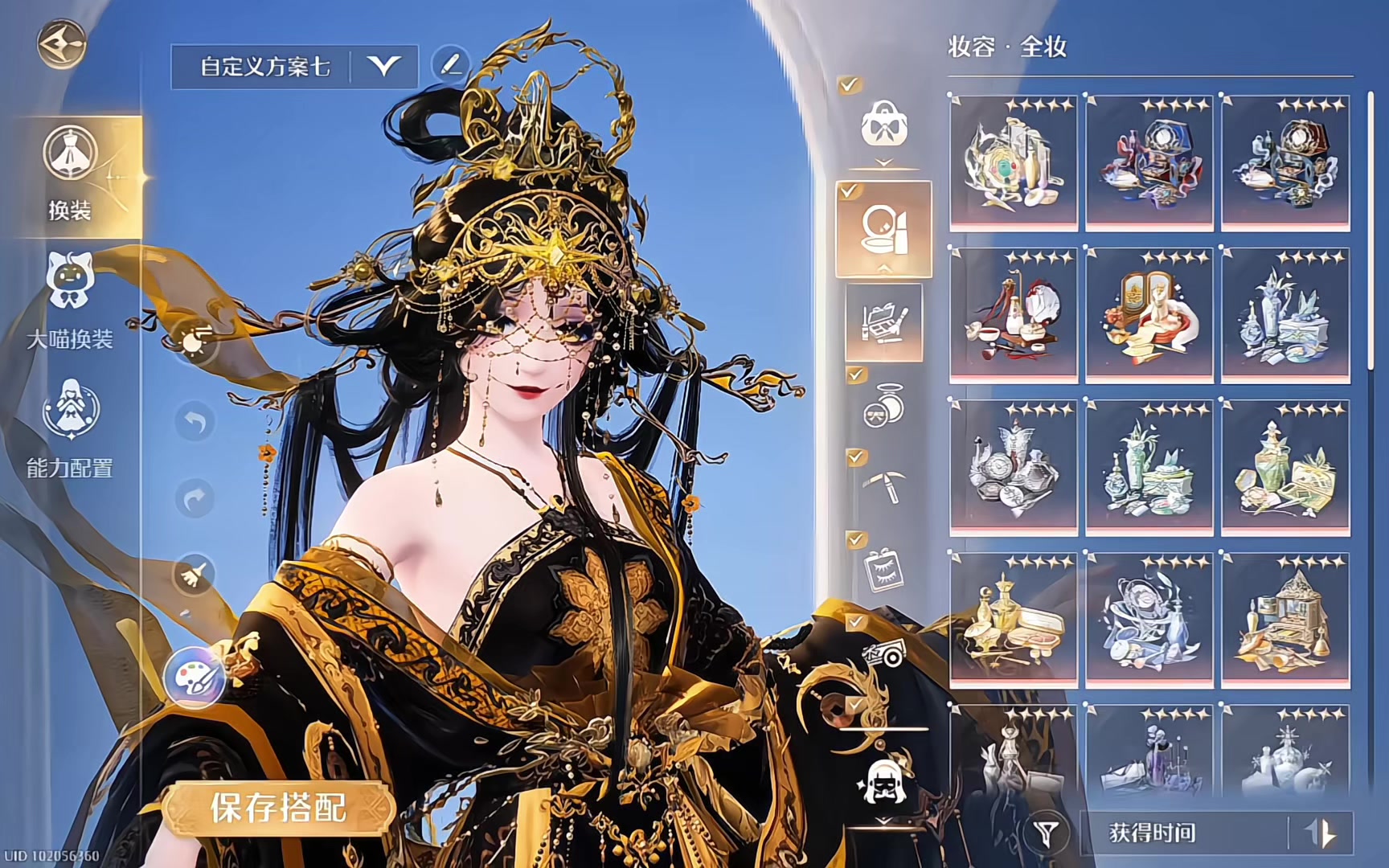Click the back arrow button
Viewport: 1389px width, 868px height.
[61, 43]
